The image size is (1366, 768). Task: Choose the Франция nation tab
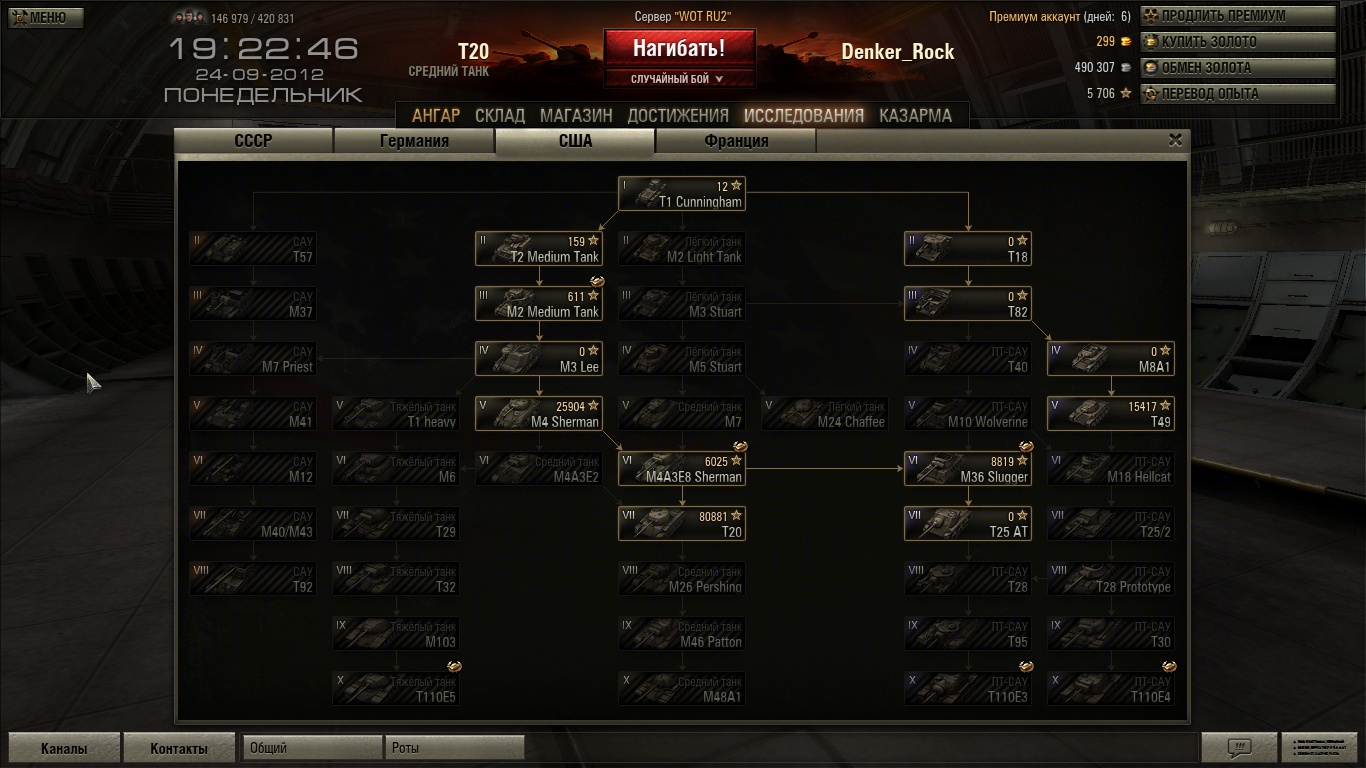coord(736,141)
